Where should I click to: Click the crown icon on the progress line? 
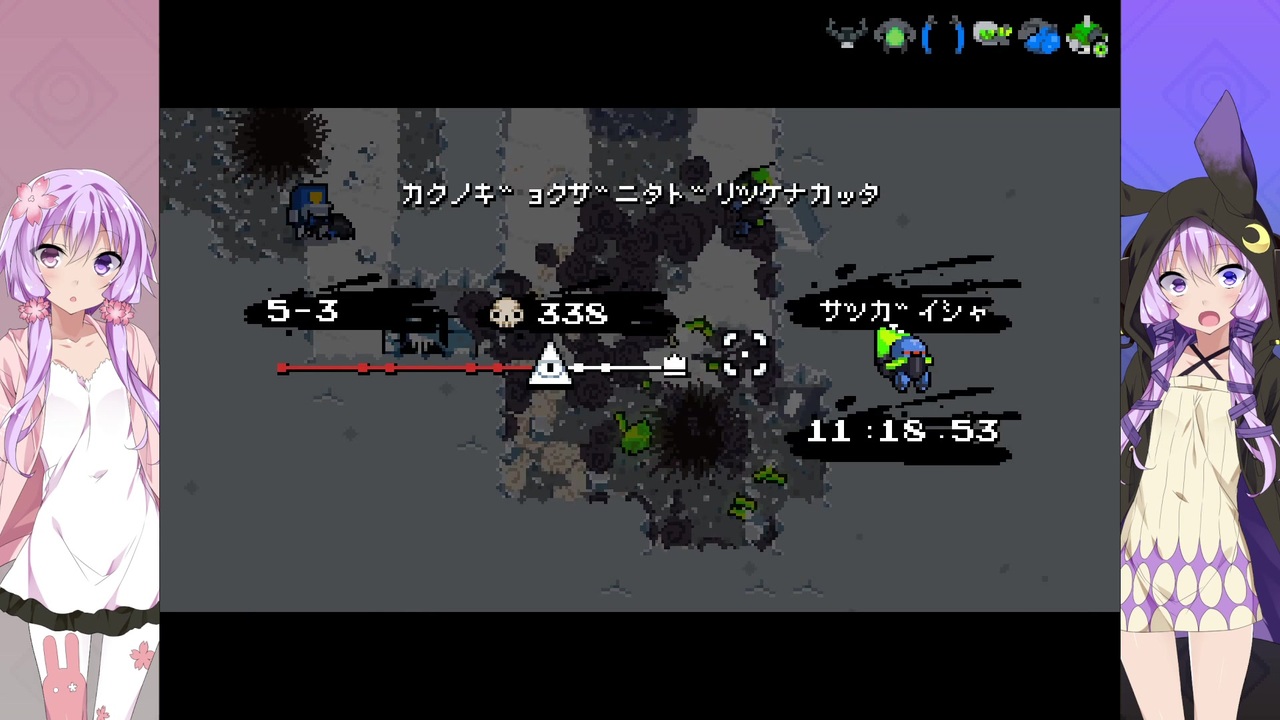(673, 363)
